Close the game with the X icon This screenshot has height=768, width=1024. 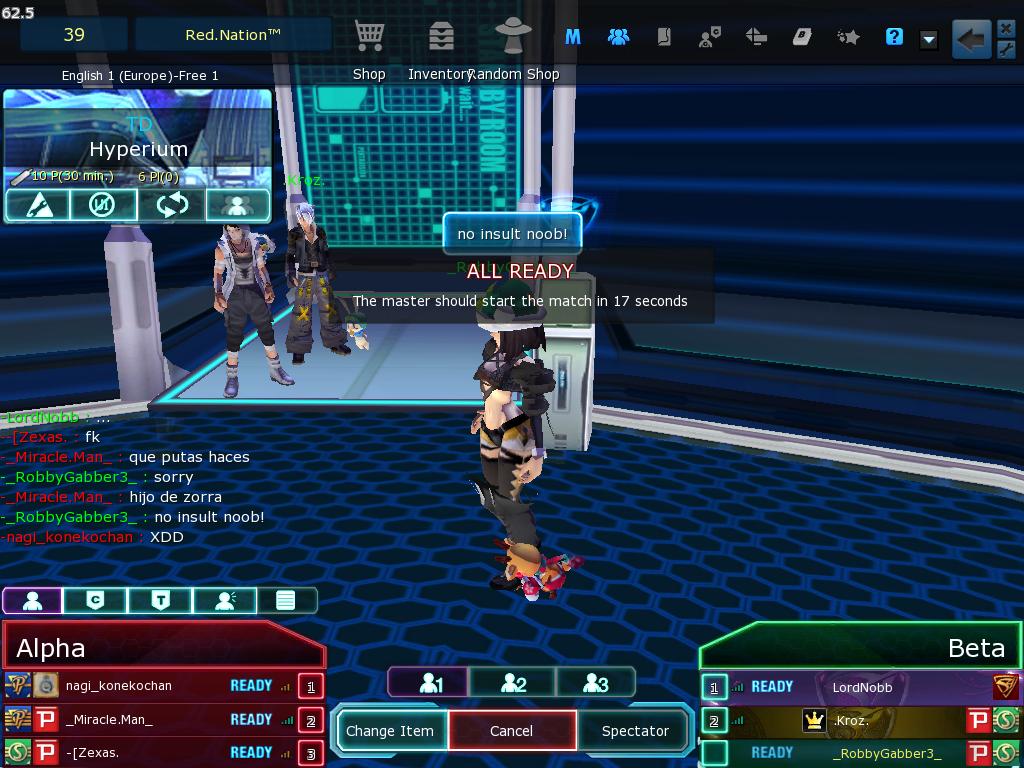point(1006,28)
